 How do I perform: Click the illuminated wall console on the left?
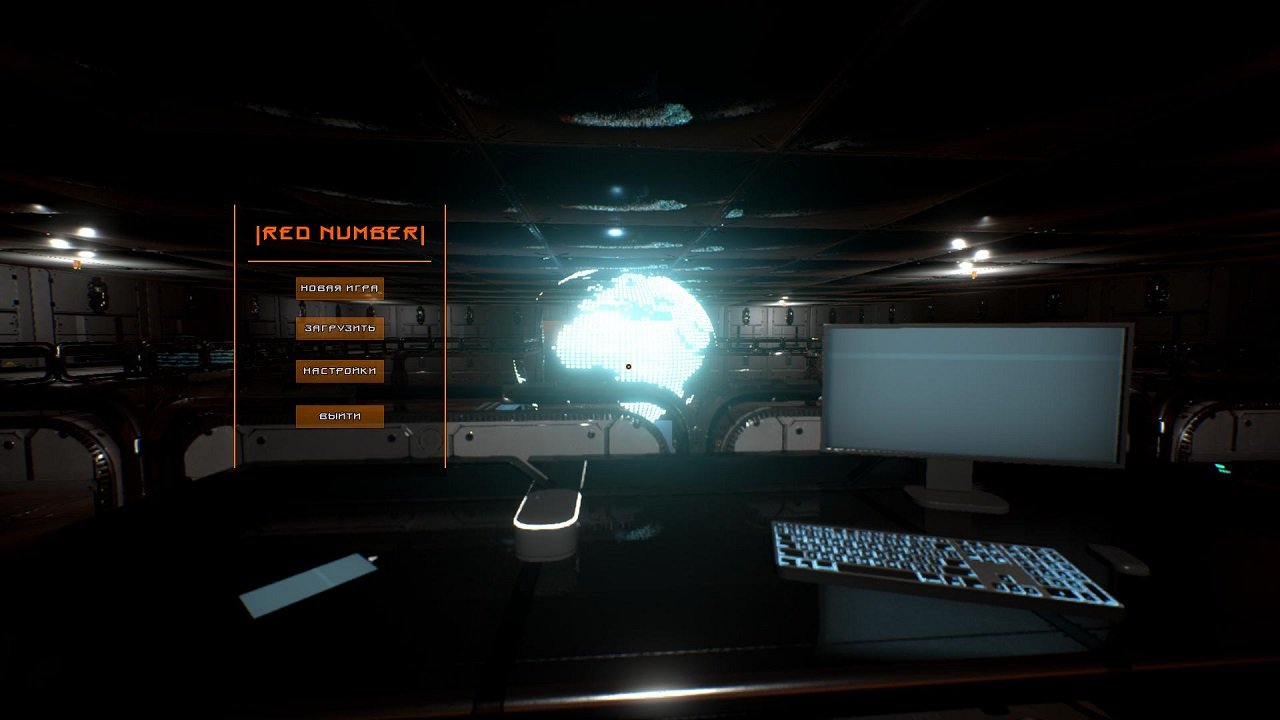pyautogui.click(x=180, y=355)
